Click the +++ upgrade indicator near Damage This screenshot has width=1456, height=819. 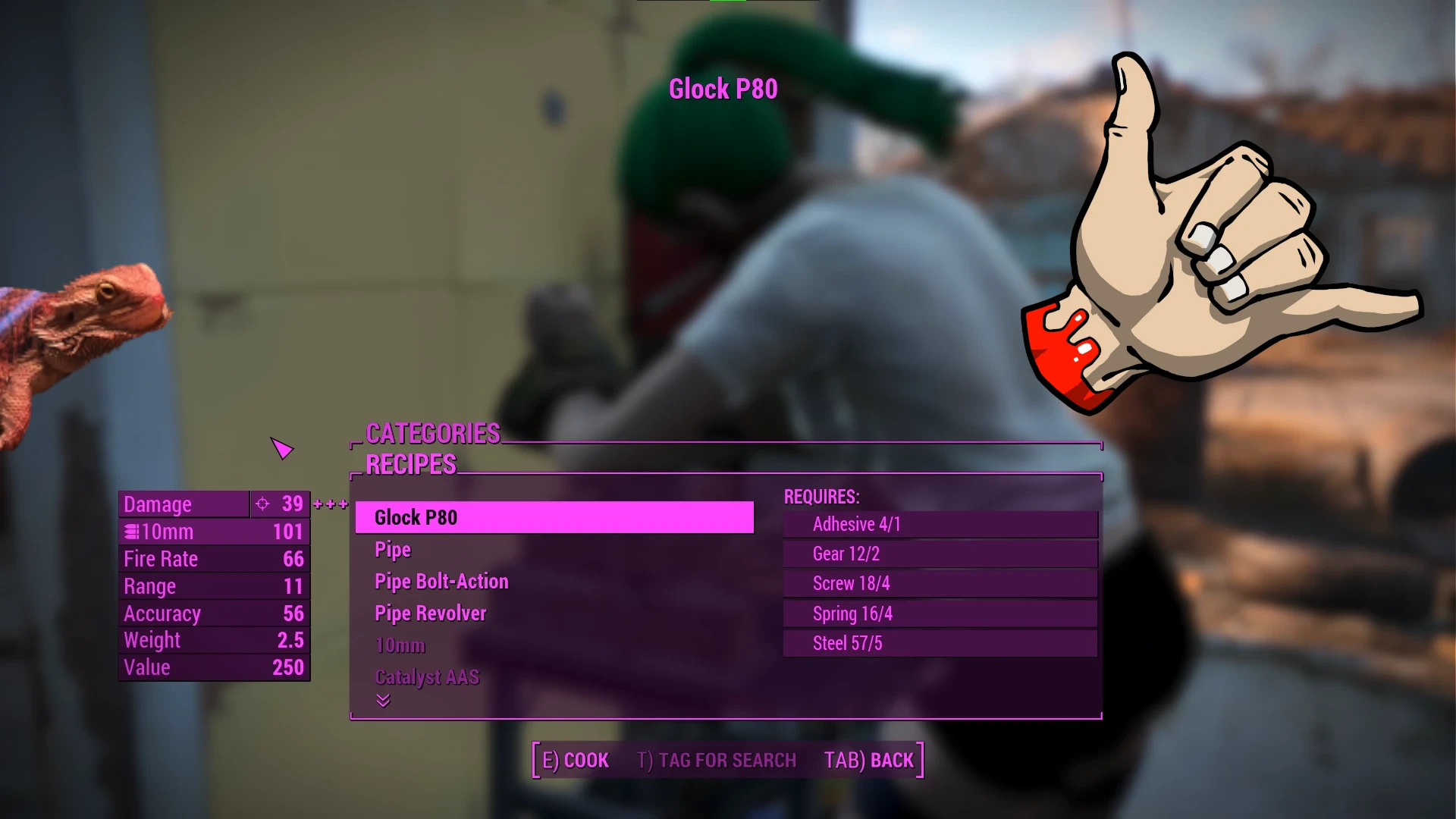click(x=329, y=504)
